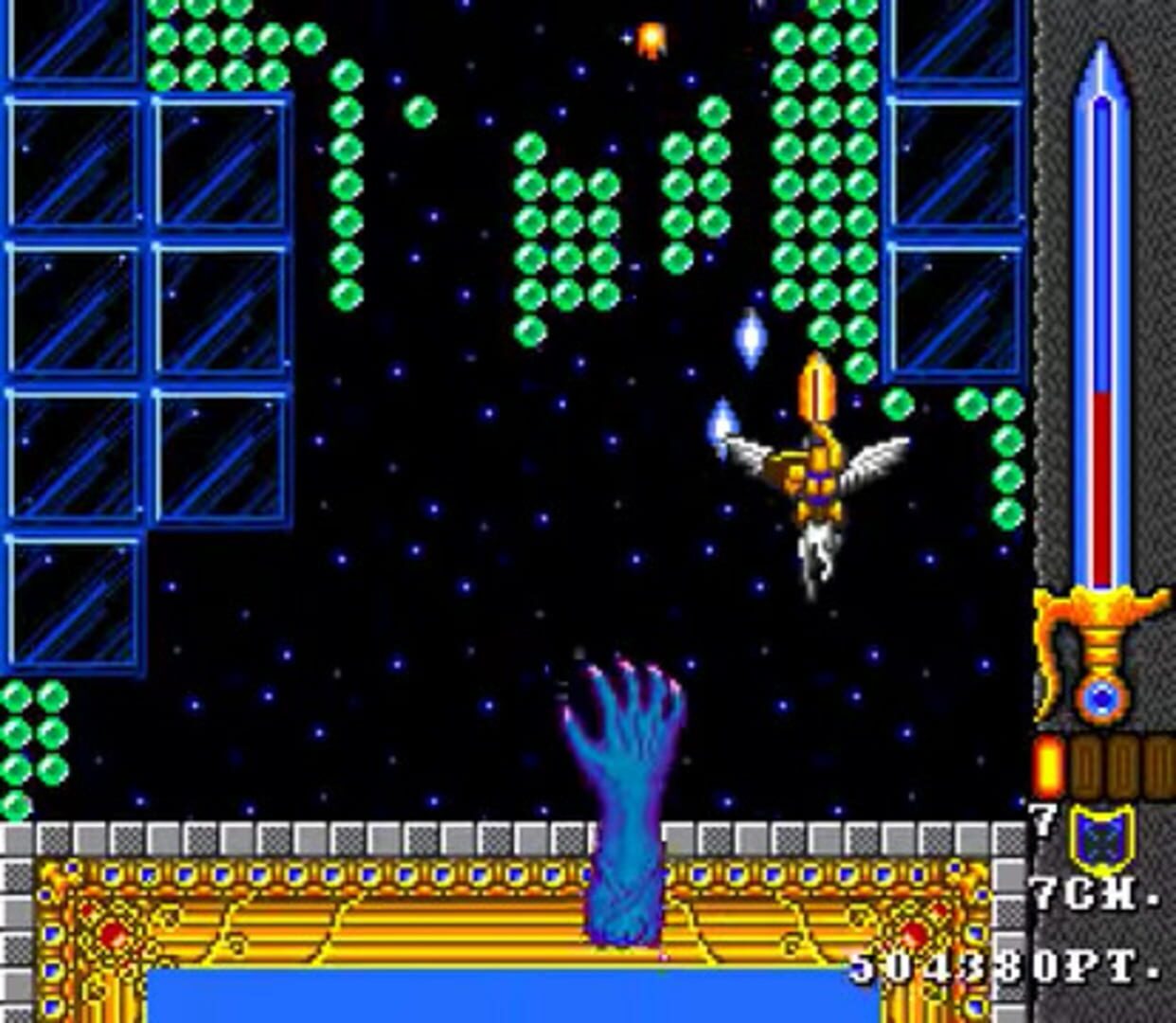Image resolution: width=1176 pixels, height=1023 pixels.
Task: Select the glowing orange charge slot
Action: (1049, 766)
